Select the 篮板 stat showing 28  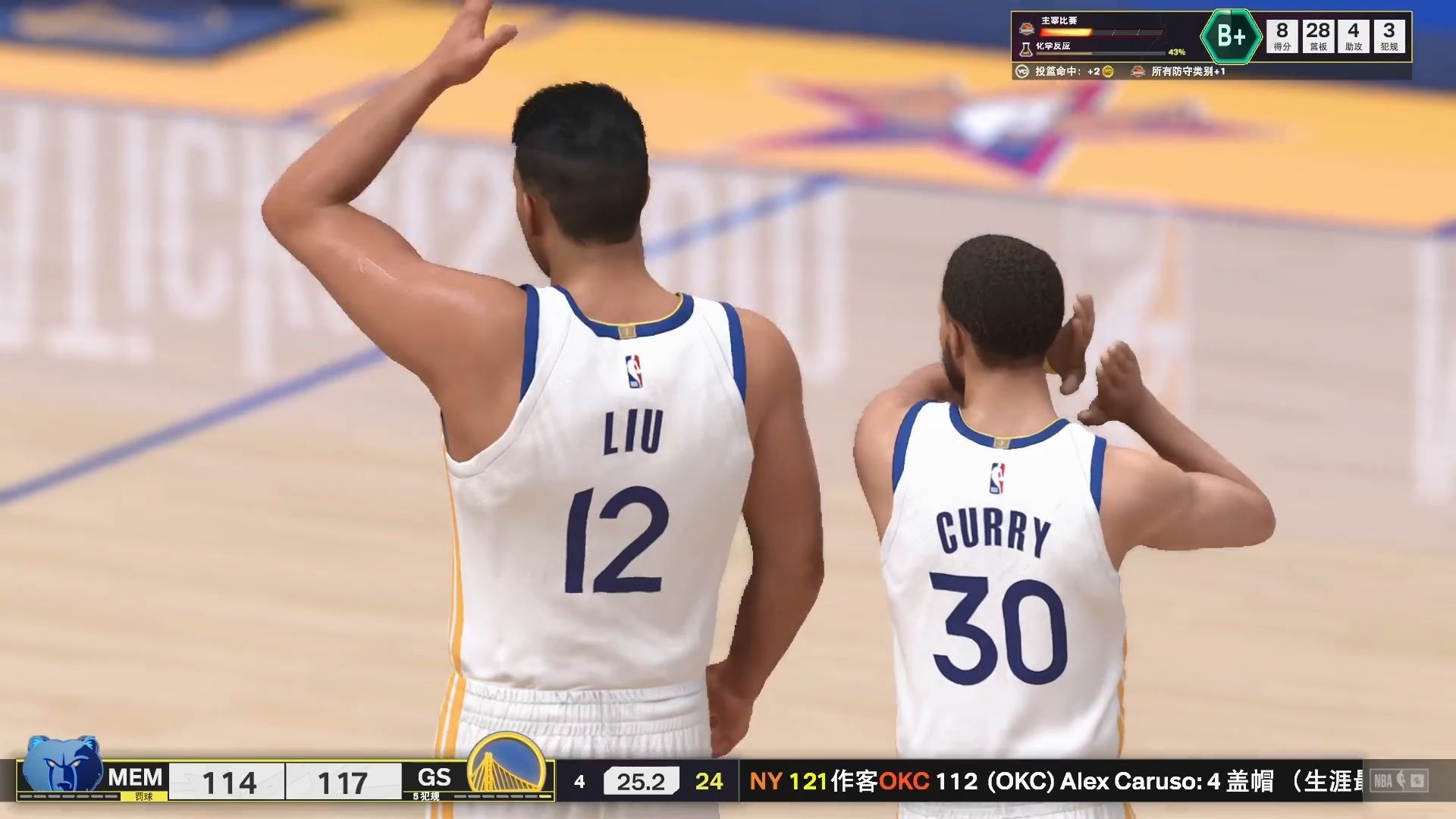[x=1319, y=35]
